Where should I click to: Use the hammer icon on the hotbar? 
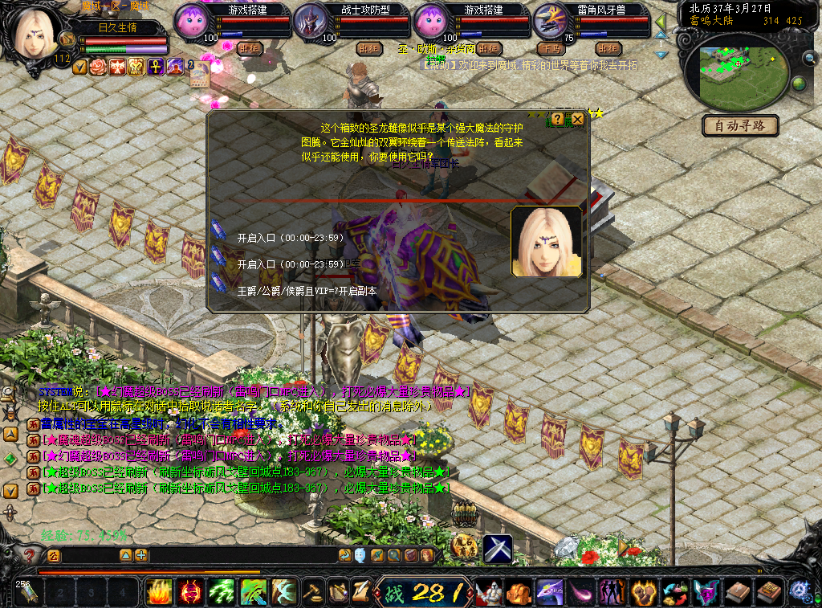314,591
